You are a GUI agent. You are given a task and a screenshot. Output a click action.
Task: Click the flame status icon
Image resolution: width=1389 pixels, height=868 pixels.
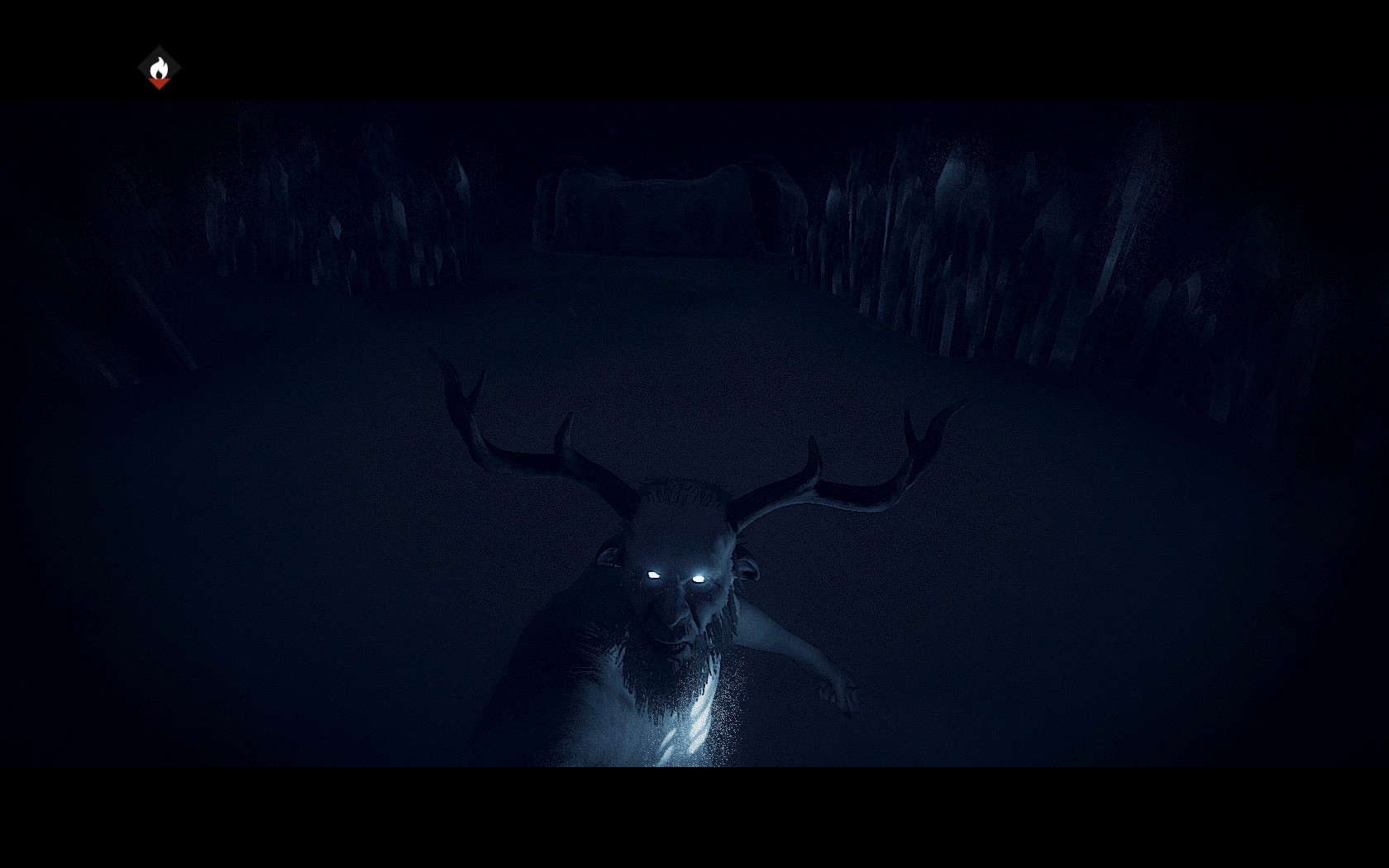(x=159, y=68)
